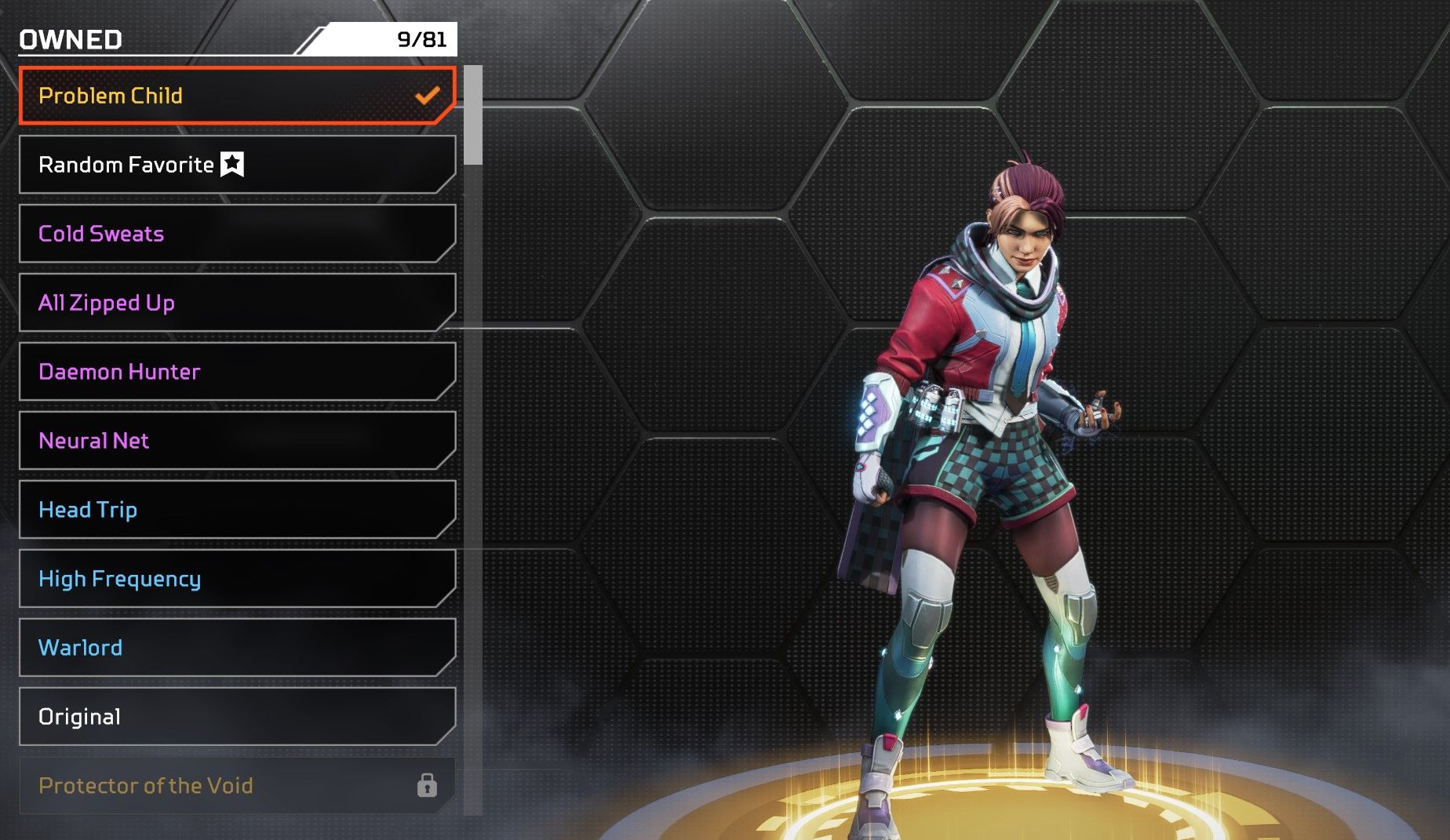Choose the Random Favorite option
The image size is (1450, 840).
pos(235,165)
